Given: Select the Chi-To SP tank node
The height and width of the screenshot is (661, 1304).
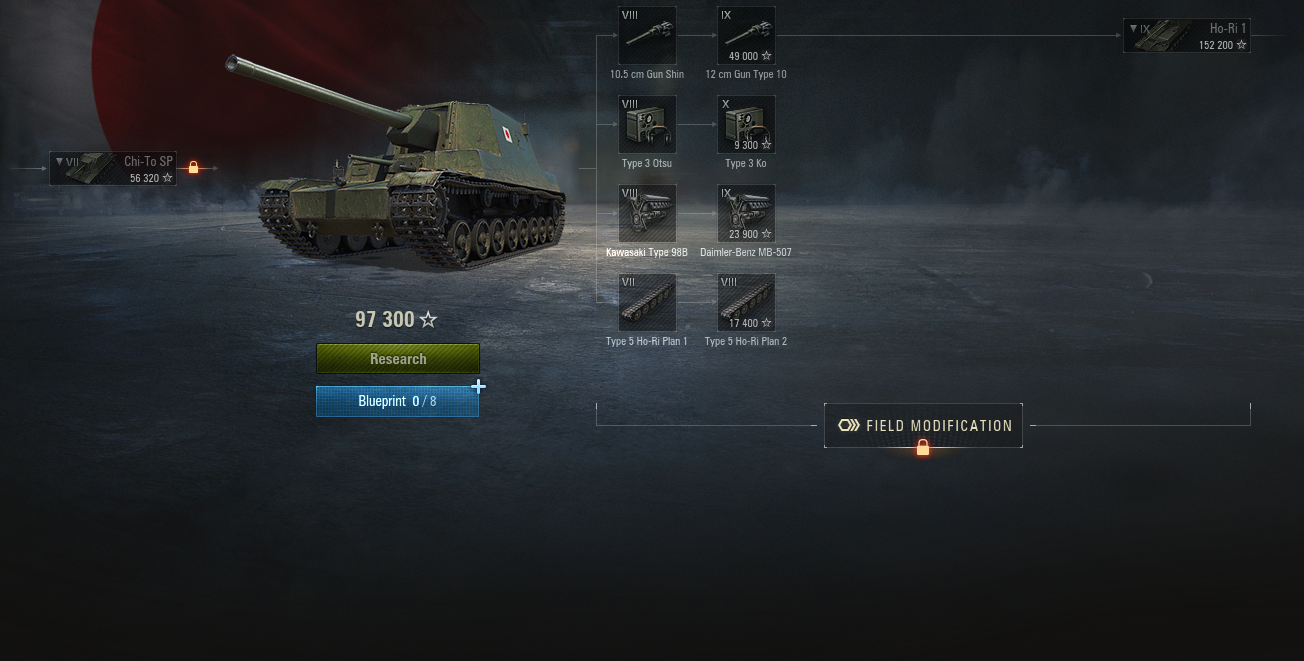Looking at the screenshot, I should tap(113, 168).
